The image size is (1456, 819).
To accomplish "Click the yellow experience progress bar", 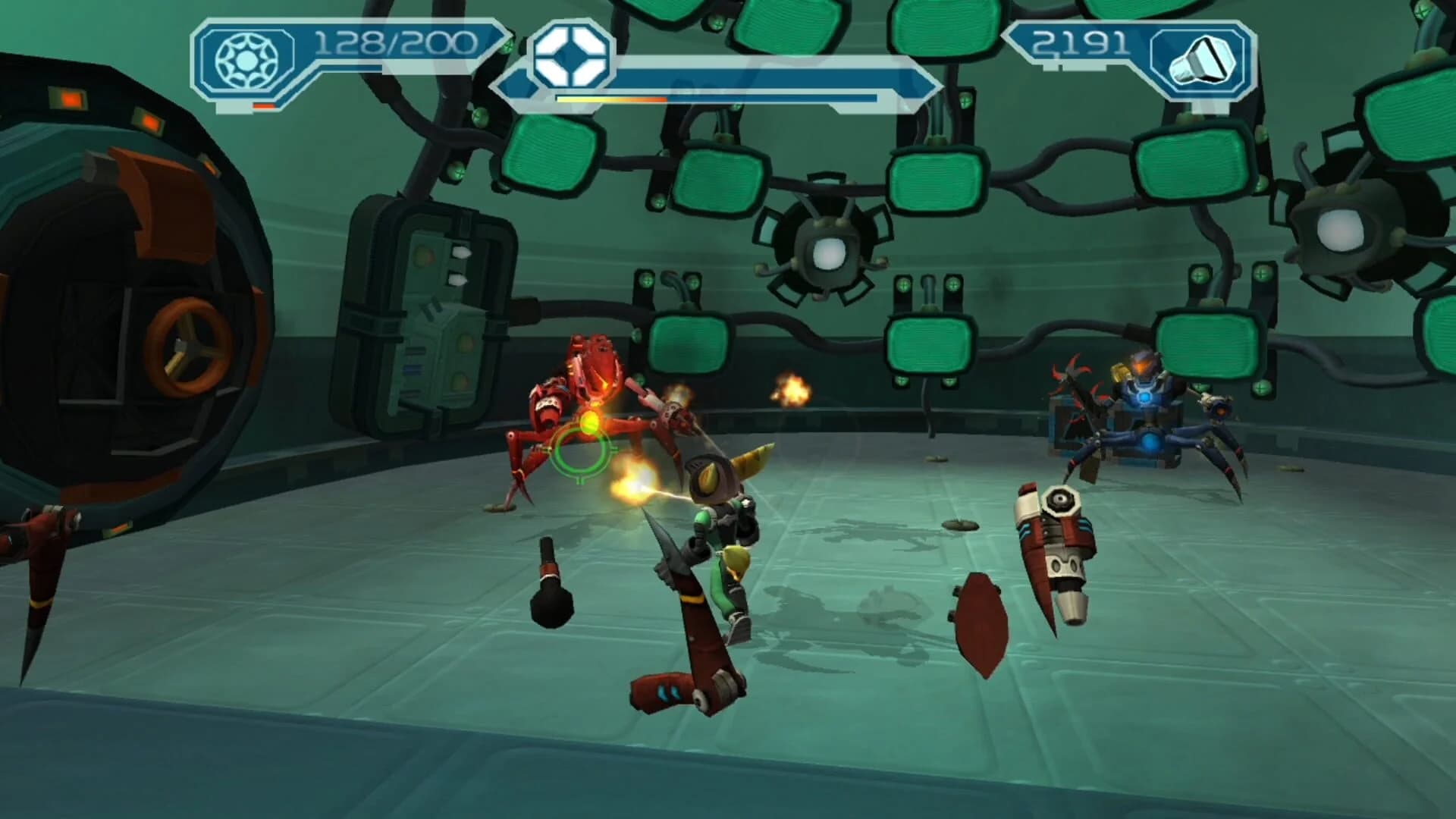I will tap(607, 99).
